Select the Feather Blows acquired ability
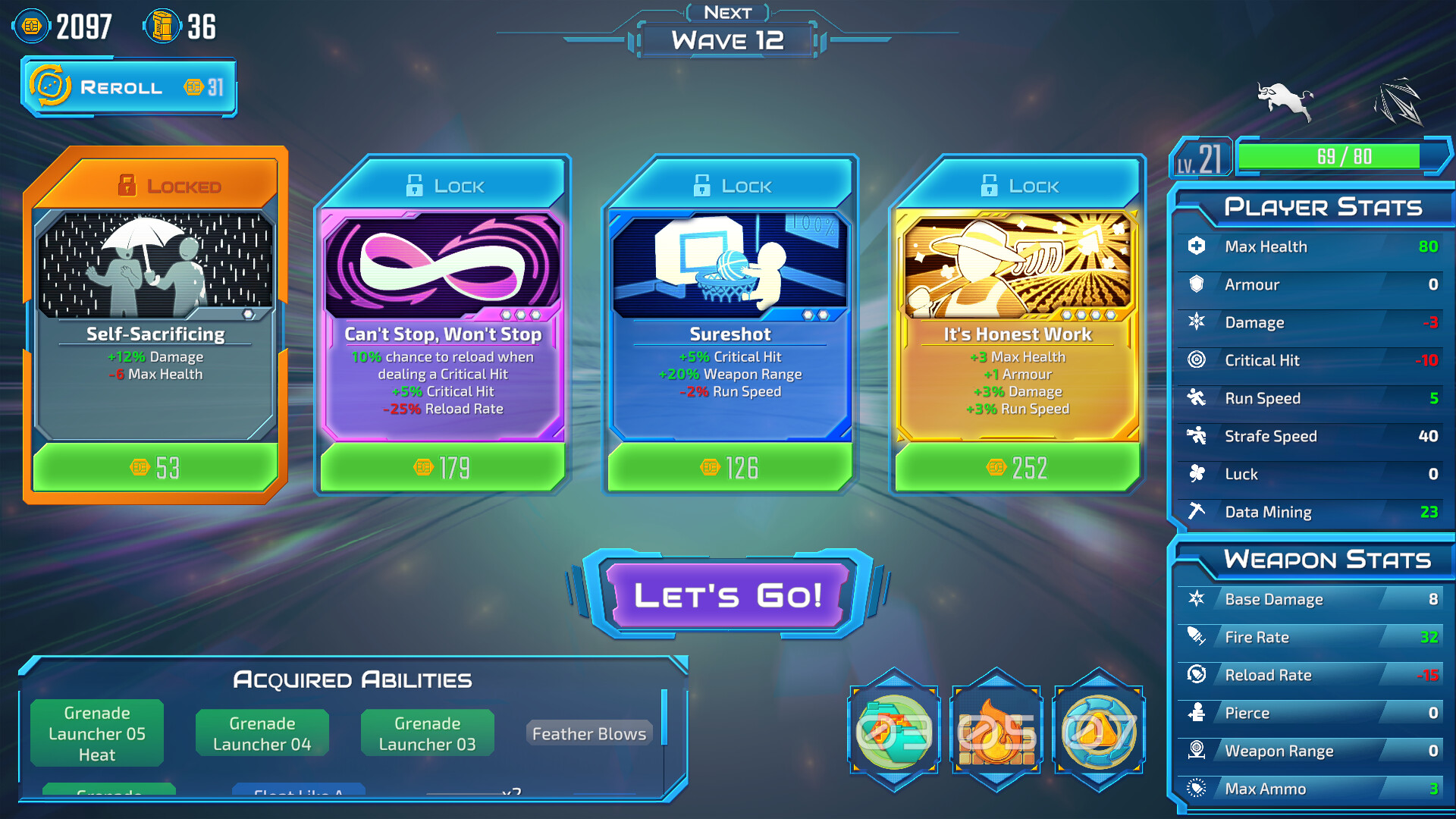This screenshot has width=1456, height=819. click(x=588, y=733)
